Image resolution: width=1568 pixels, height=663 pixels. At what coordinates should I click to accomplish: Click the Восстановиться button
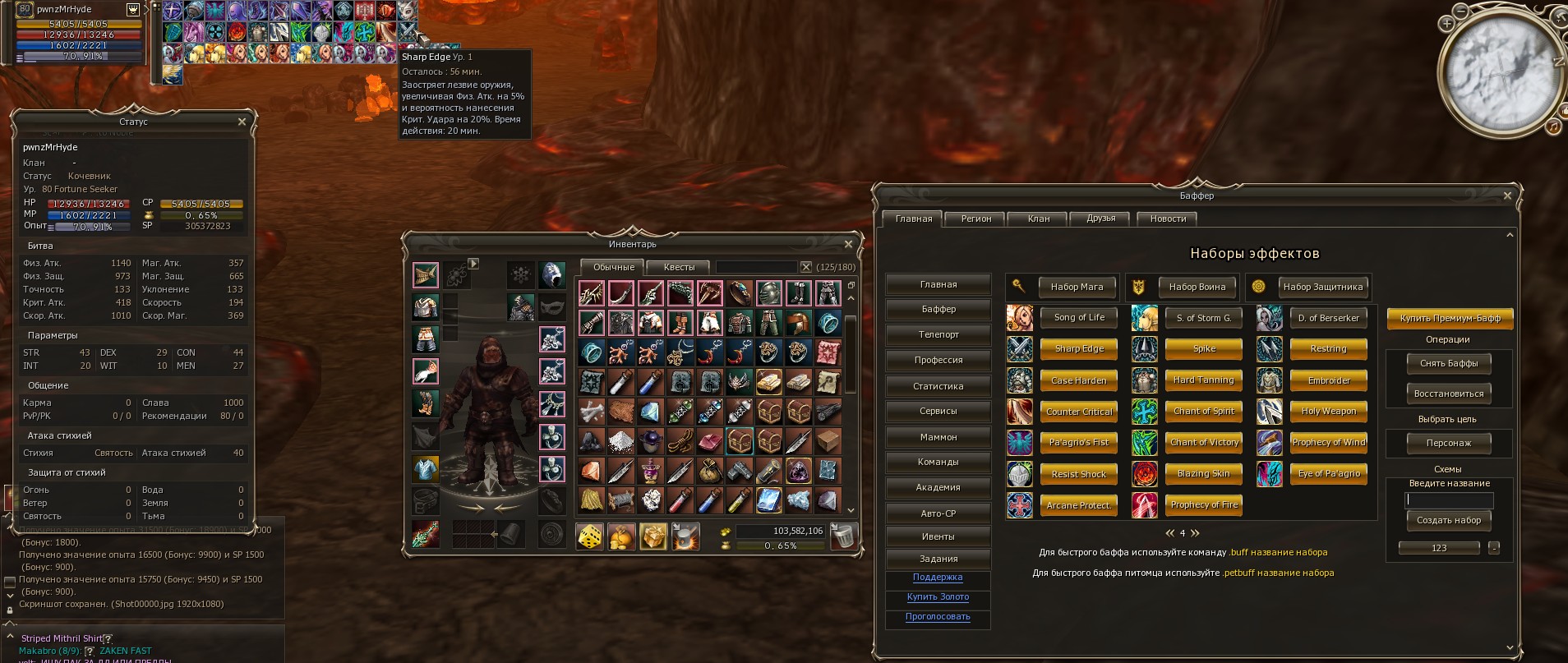pos(1449,394)
